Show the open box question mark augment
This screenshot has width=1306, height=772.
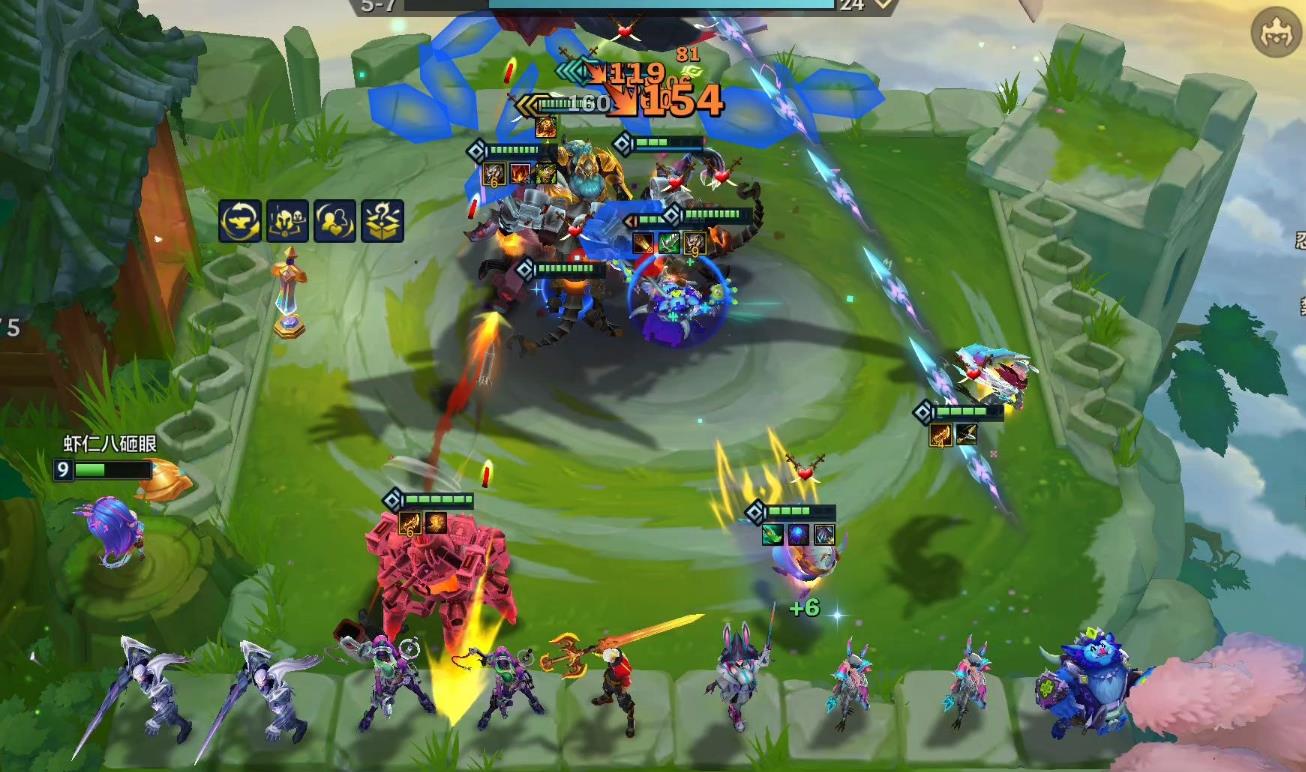click(x=383, y=221)
